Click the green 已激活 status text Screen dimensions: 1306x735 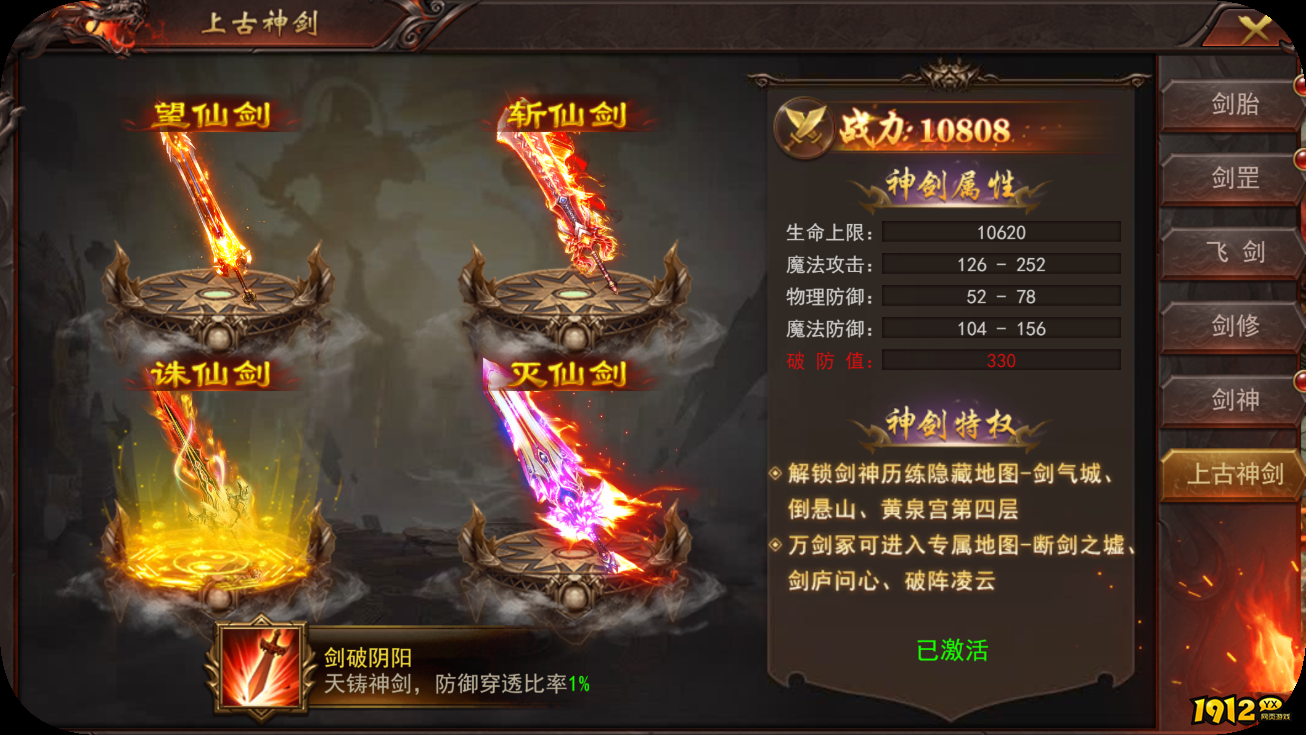pyautogui.click(x=952, y=649)
